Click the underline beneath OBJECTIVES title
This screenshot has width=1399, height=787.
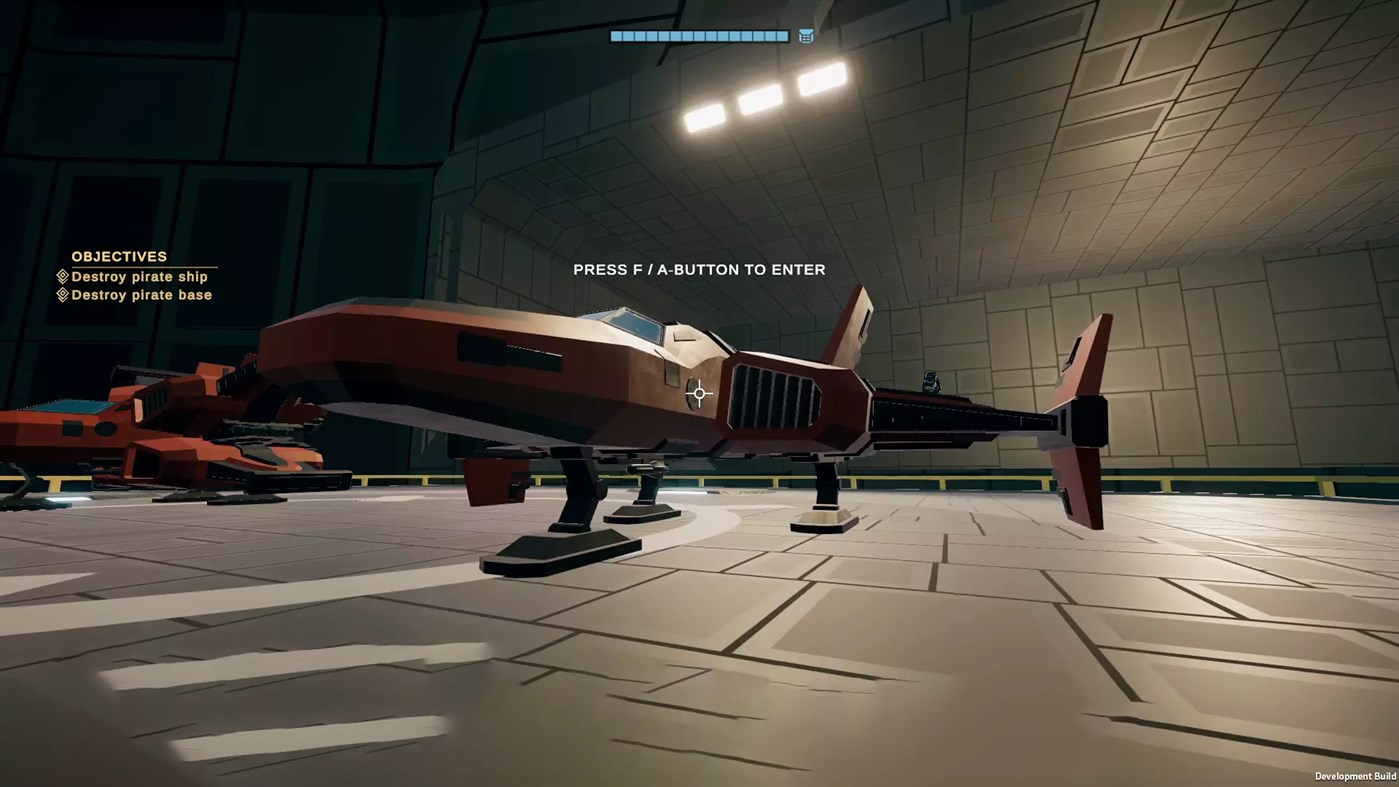[143, 265]
